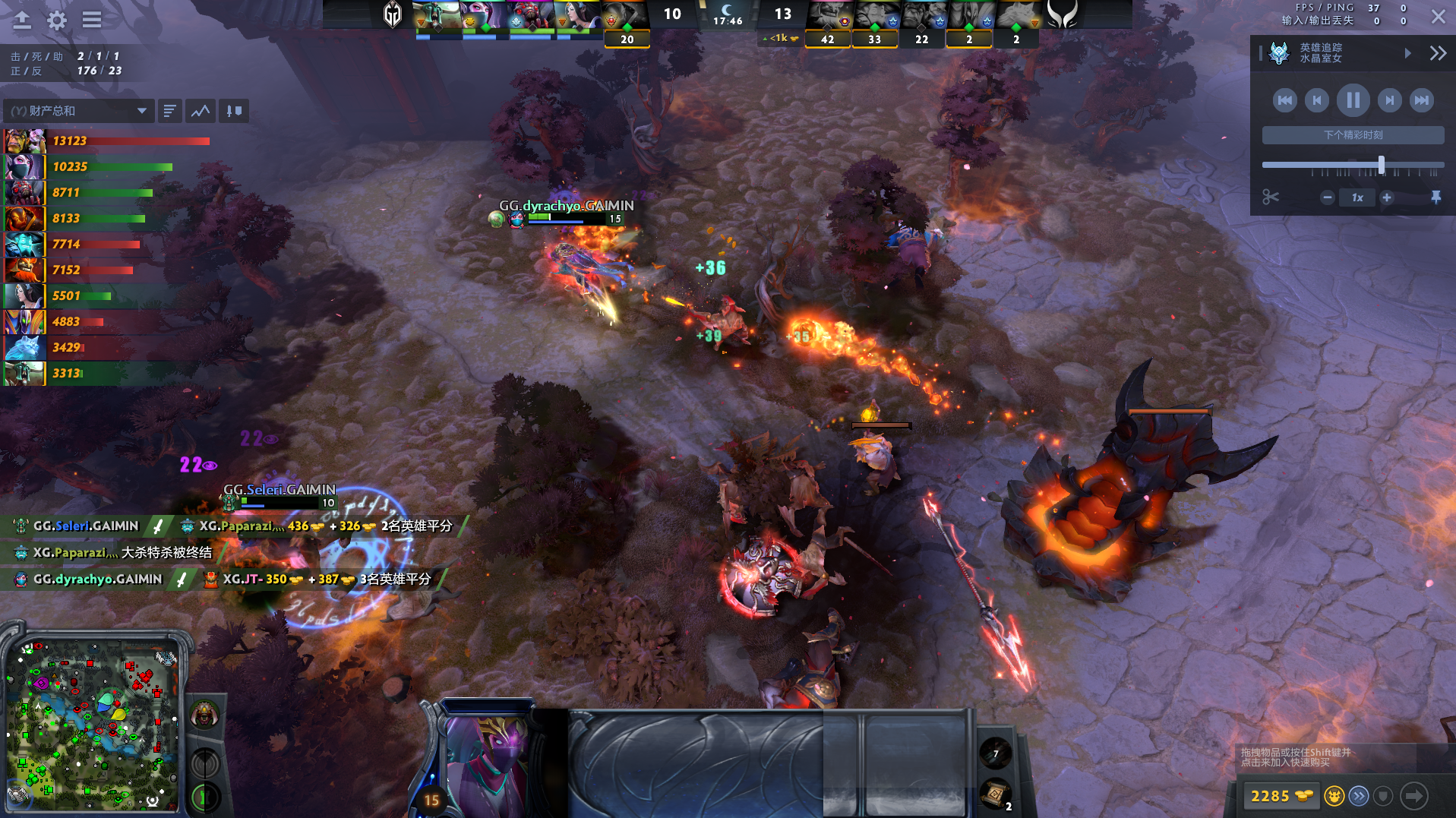Show the line graph stats view
Screen dimensions: 1456x818
coord(201,111)
